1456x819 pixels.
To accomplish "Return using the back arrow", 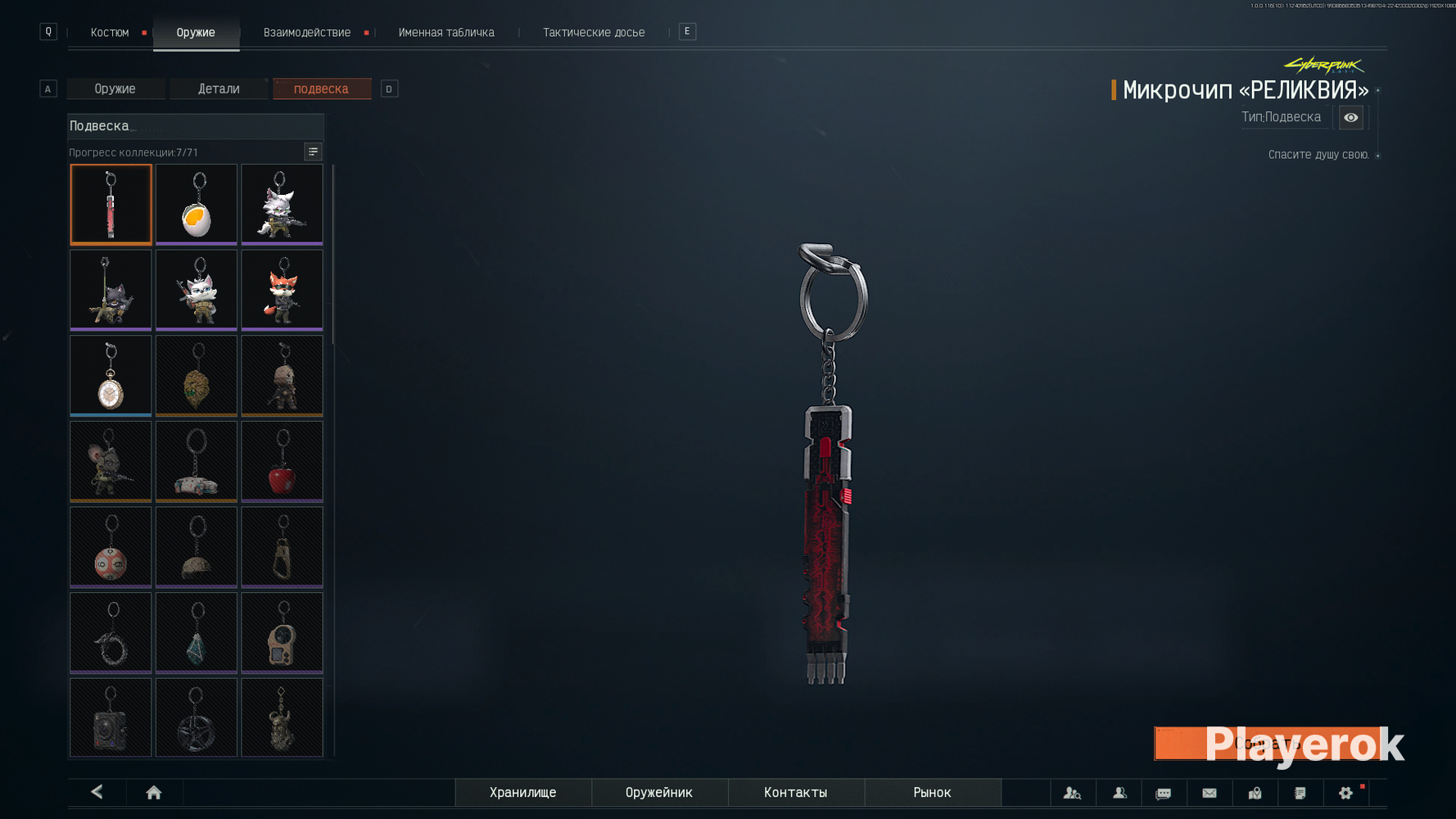I will pos(97,792).
